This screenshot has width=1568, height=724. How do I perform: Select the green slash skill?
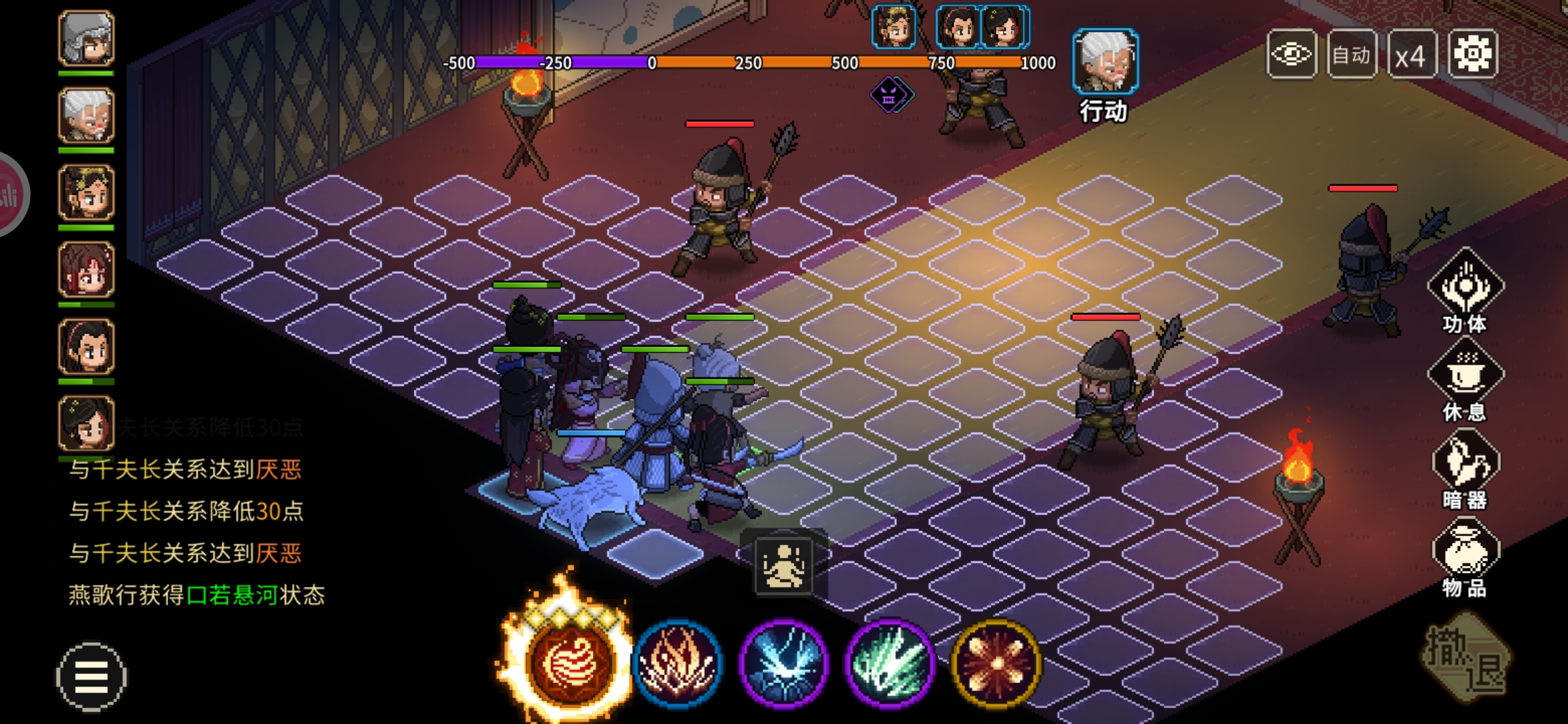click(890, 663)
